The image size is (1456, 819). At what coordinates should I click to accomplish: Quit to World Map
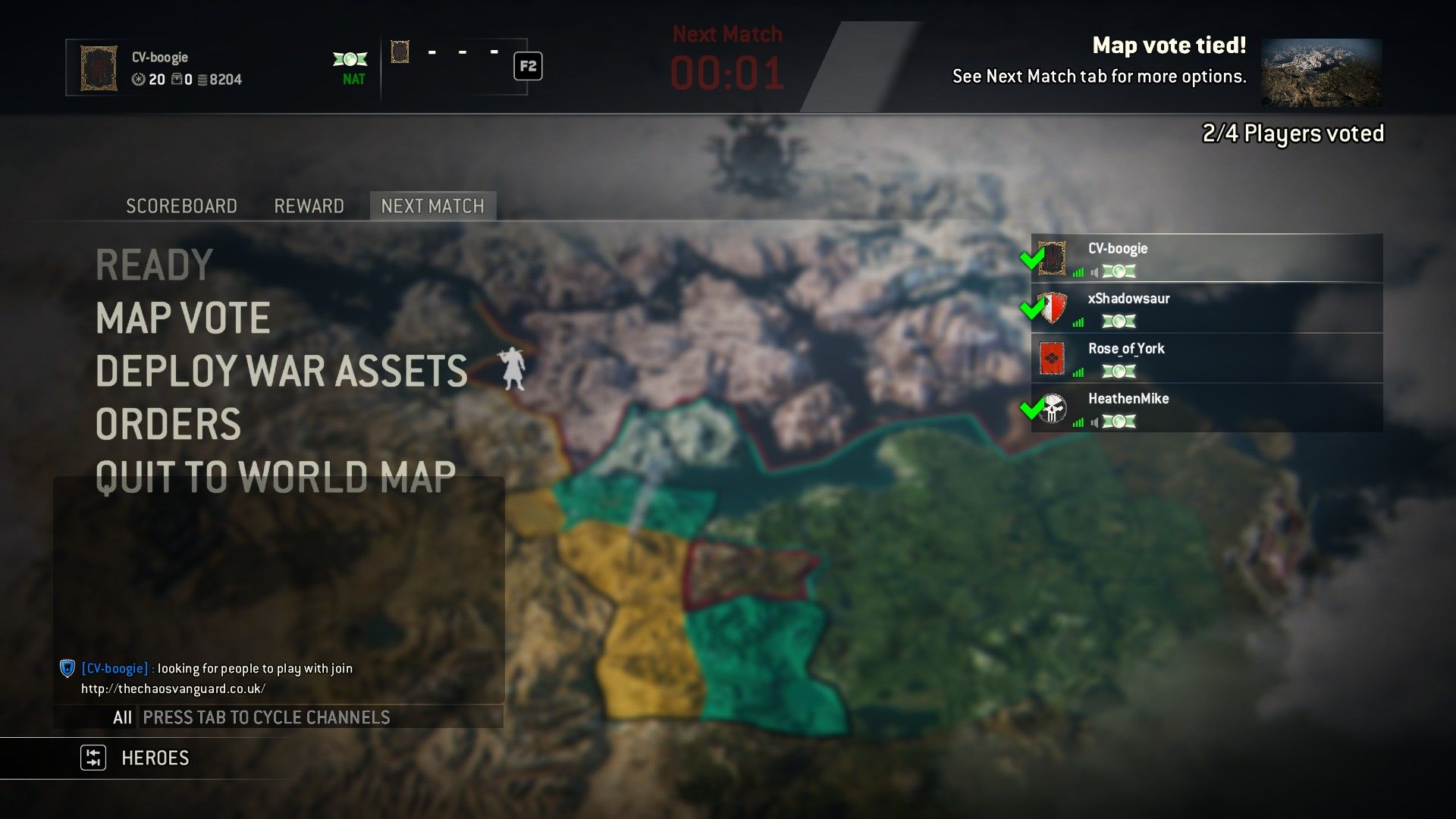pos(275,478)
